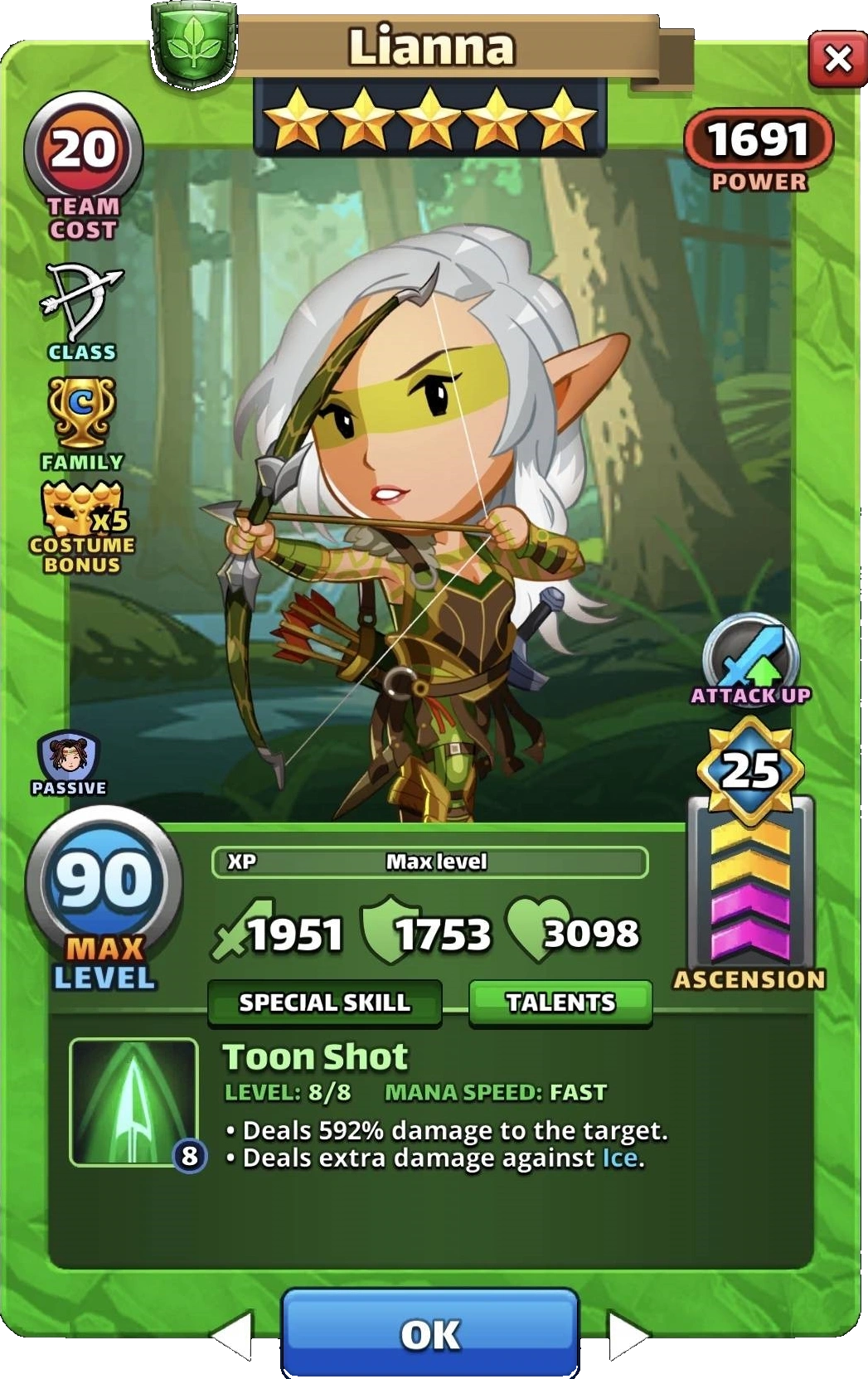Inspect the bow class icon
The width and height of the screenshot is (868, 1379).
81,303
